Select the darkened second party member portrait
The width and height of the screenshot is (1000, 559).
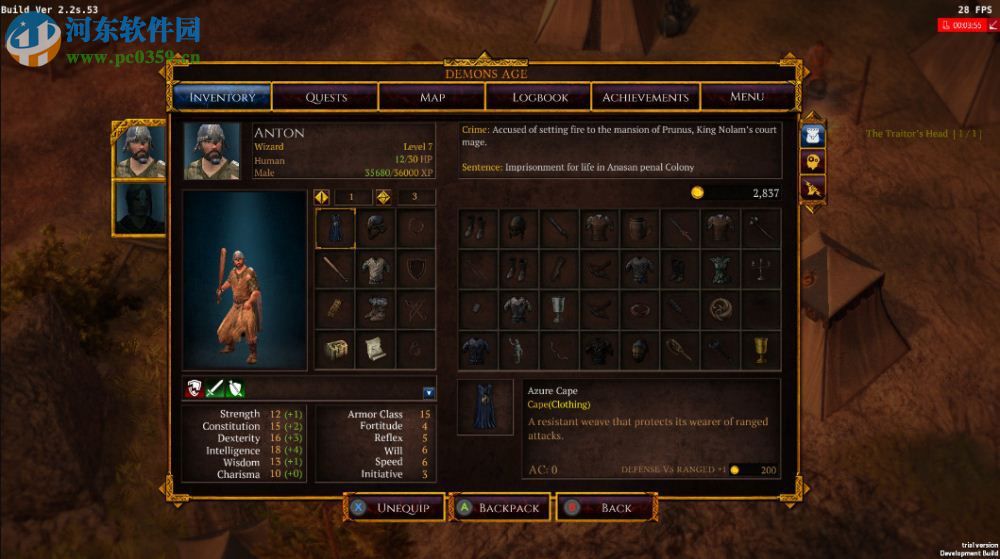pyautogui.click(x=138, y=207)
